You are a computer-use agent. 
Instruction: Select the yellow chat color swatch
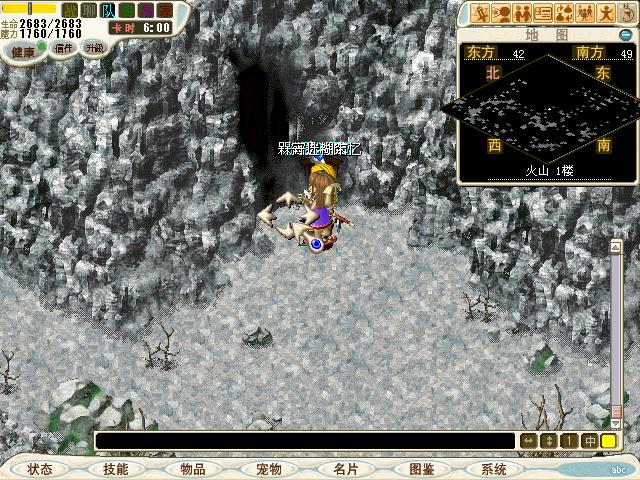tap(608, 440)
